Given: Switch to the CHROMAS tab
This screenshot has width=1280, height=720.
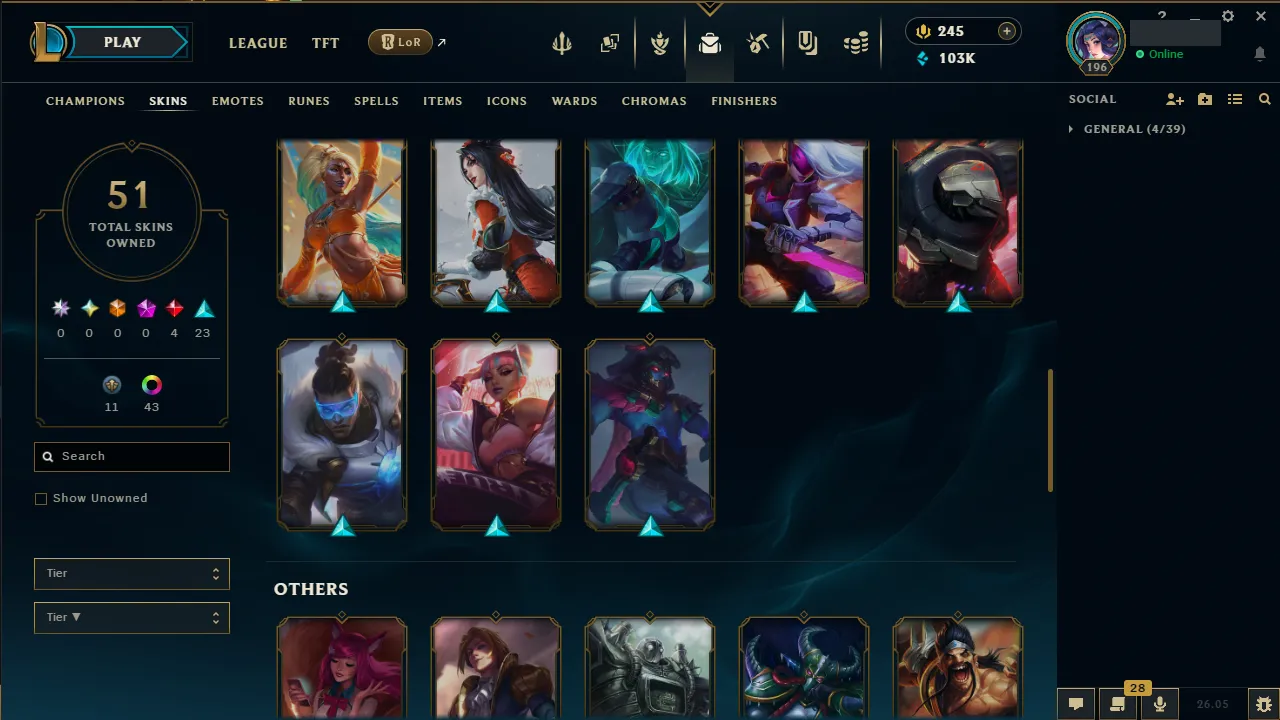Looking at the screenshot, I should click(x=654, y=101).
